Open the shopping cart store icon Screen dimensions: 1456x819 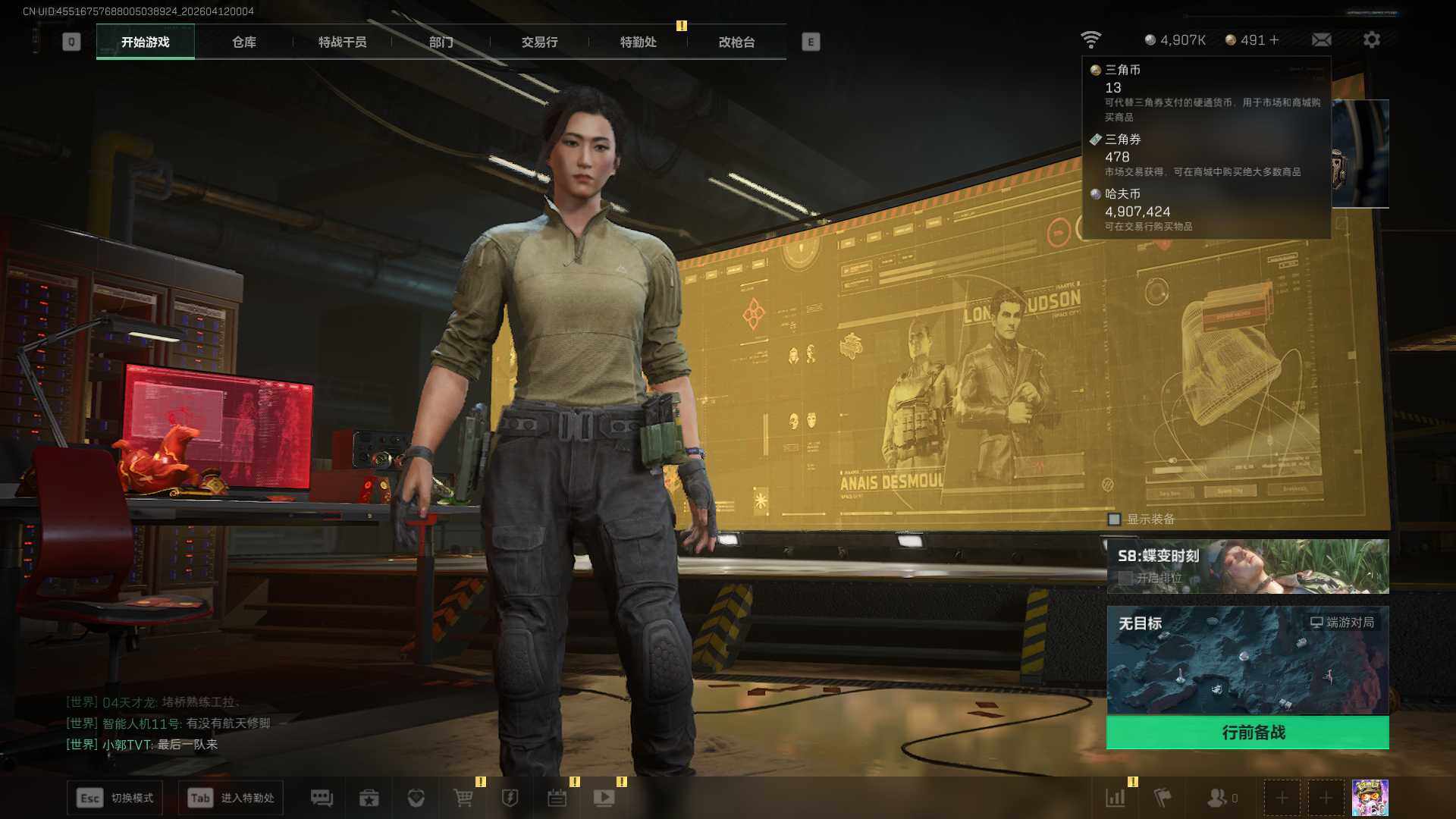(x=463, y=798)
